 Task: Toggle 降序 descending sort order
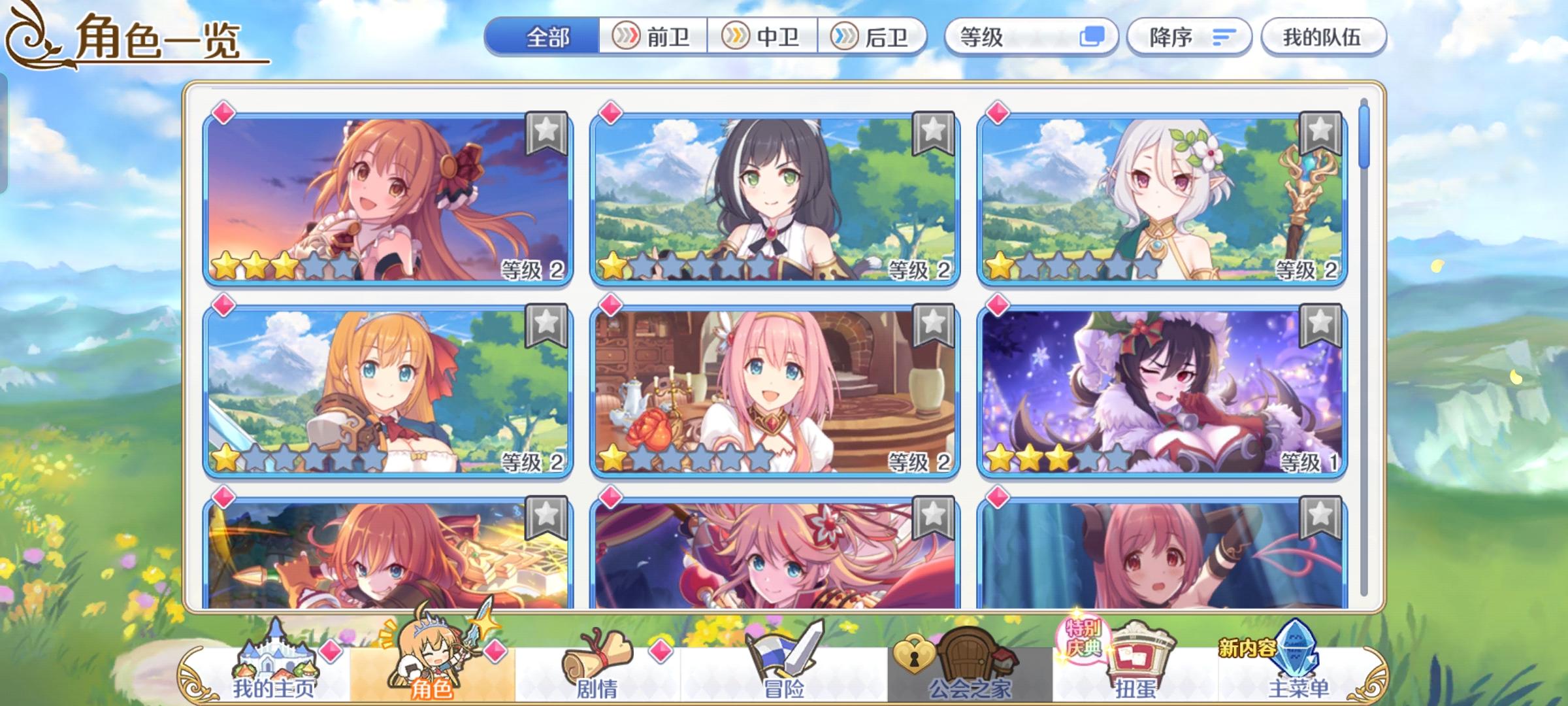(x=1190, y=37)
